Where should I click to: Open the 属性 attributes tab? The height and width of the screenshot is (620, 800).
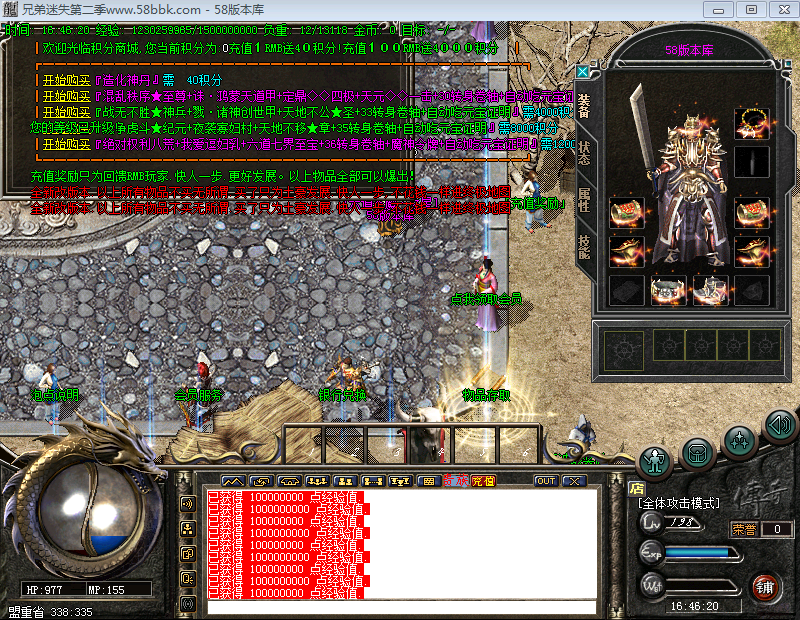point(584,198)
